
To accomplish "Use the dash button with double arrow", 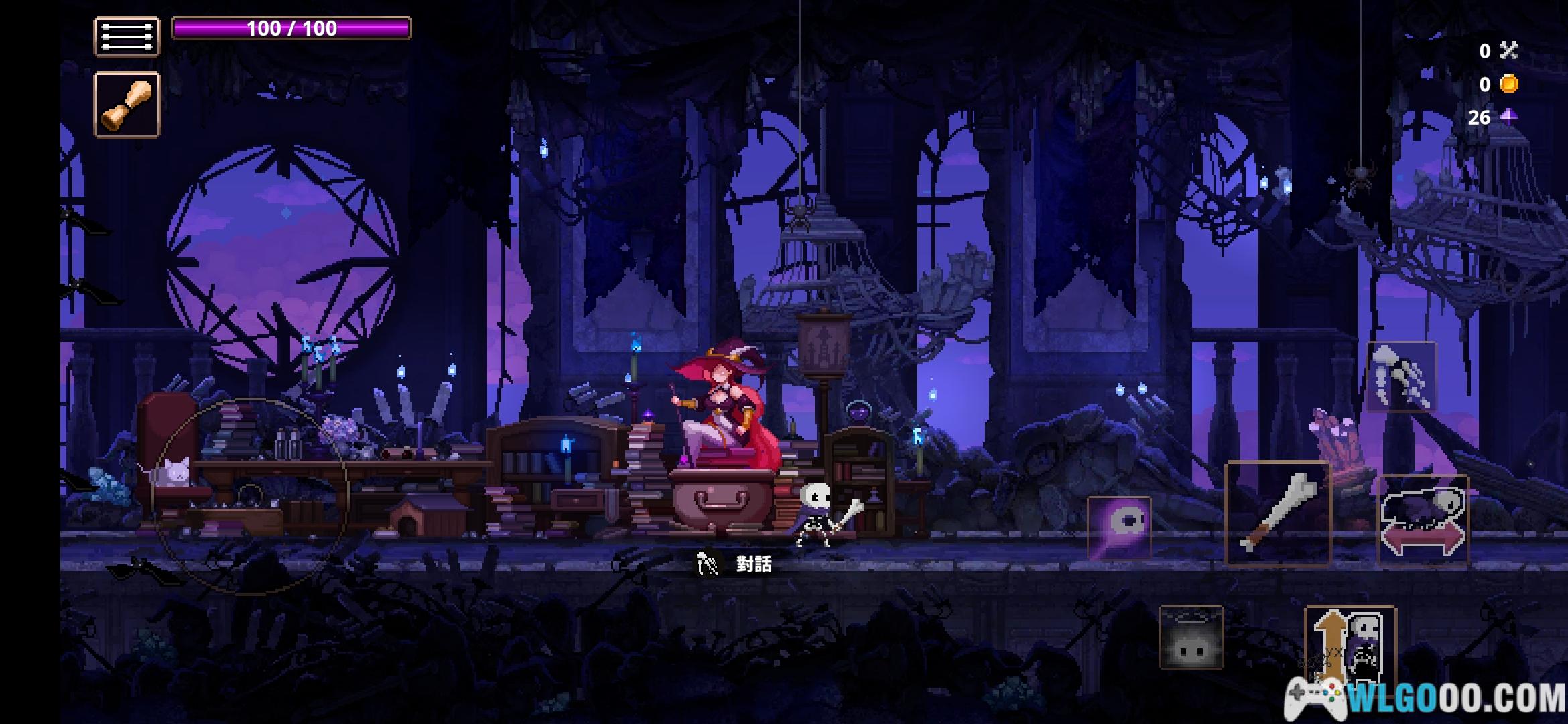I will 1423,520.
